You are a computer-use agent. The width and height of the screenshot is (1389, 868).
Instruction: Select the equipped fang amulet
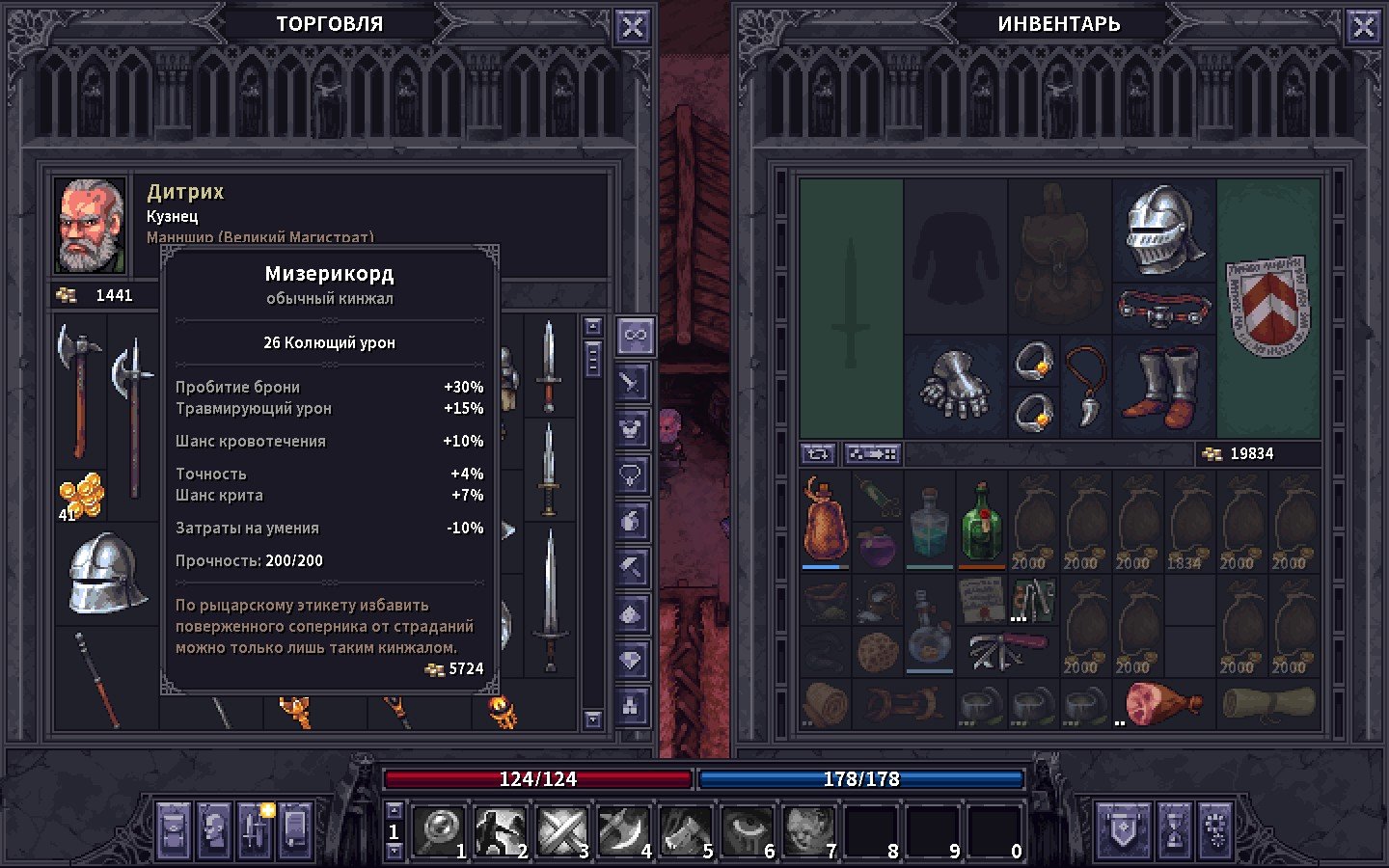[x=1086, y=386]
